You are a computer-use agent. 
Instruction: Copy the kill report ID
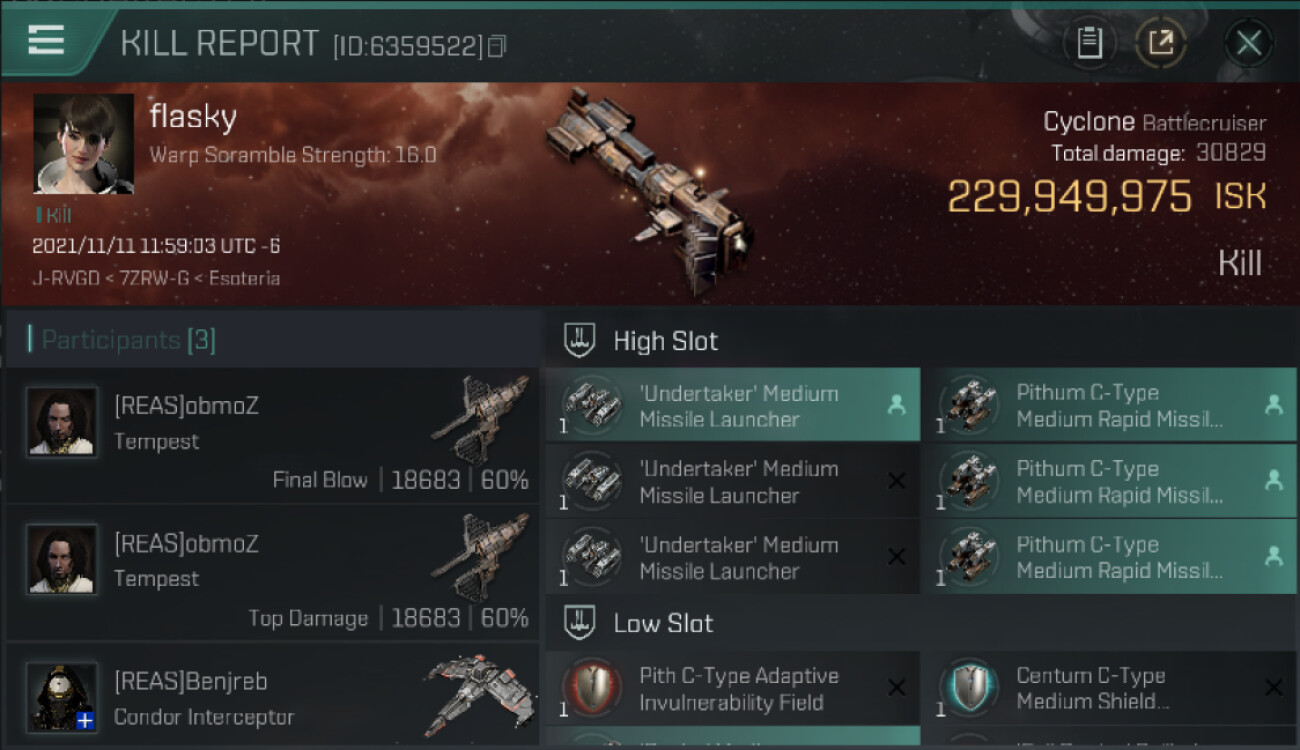click(x=497, y=46)
